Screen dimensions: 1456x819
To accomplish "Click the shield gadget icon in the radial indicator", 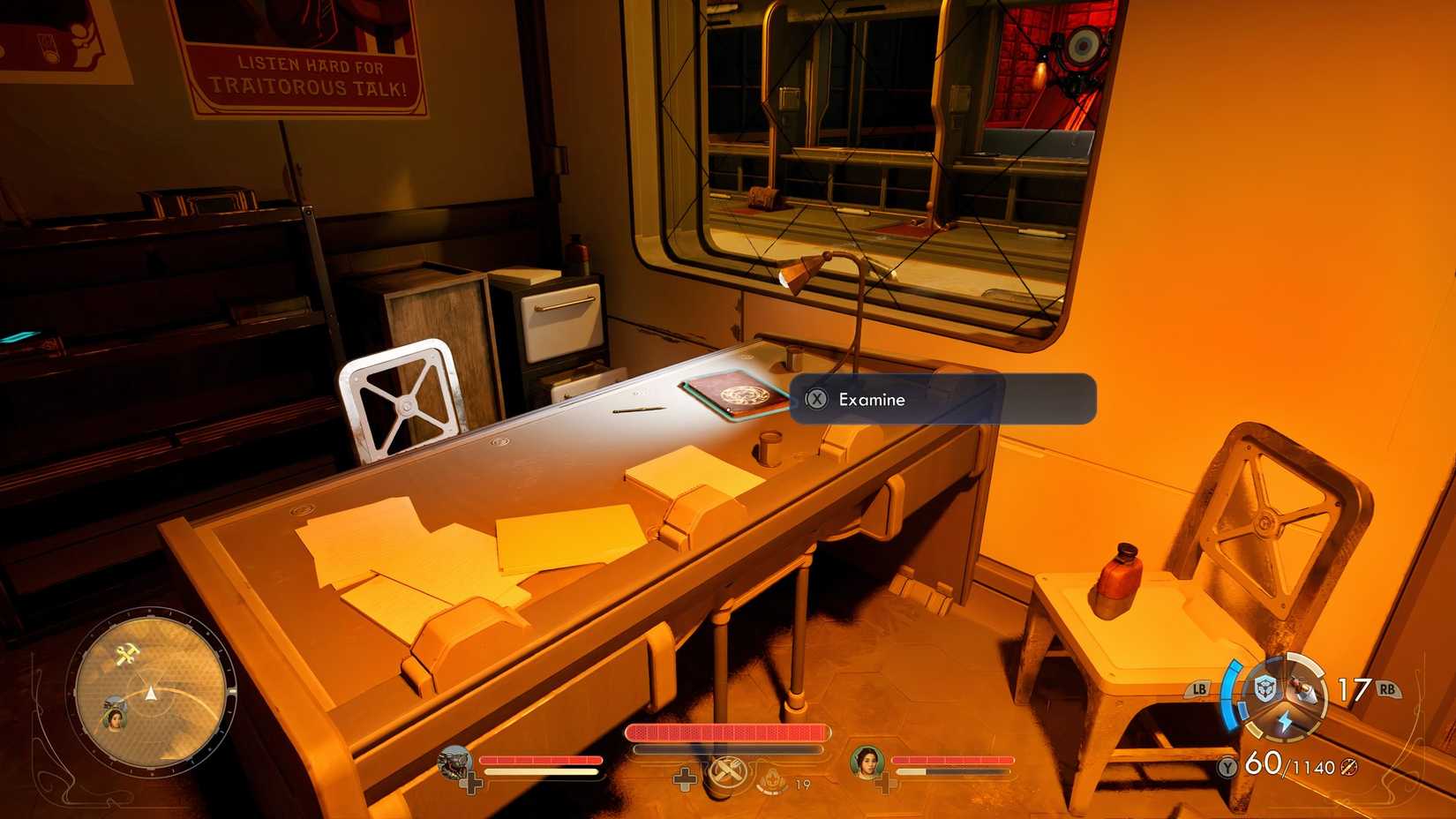I will [x=1265, y=688].
